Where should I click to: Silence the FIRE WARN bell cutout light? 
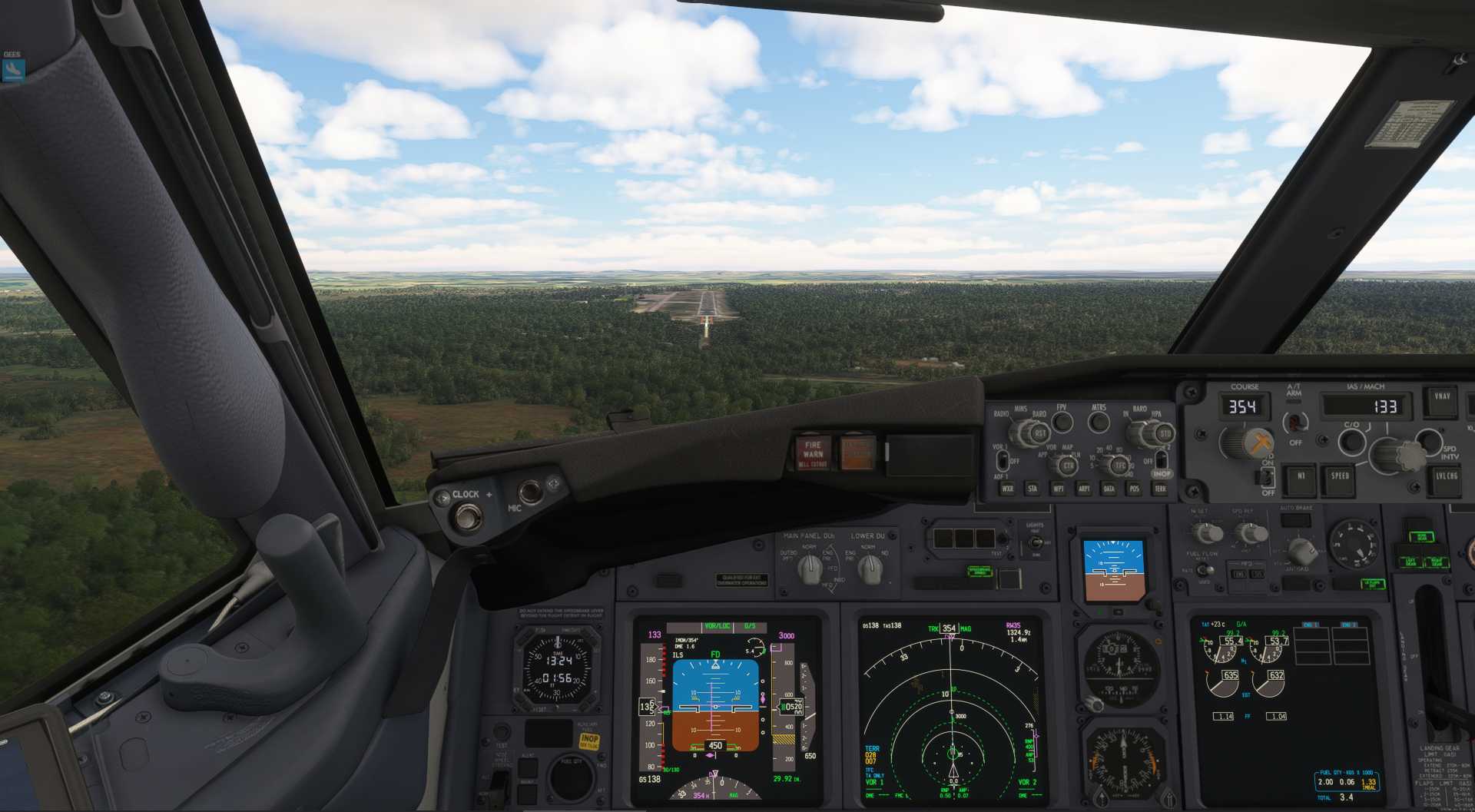point(813,453)
